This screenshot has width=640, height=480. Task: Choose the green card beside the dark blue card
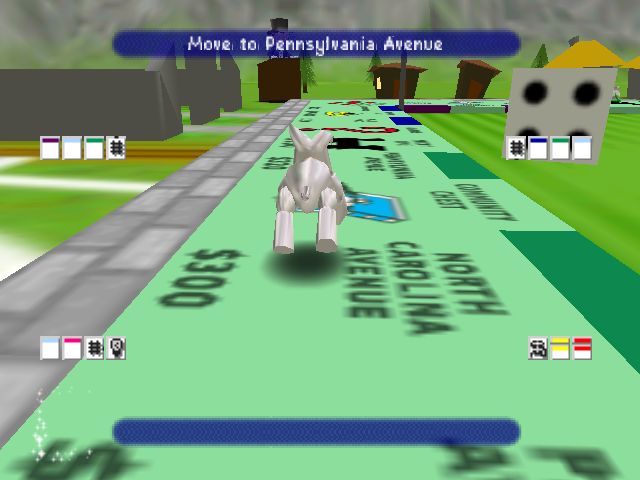tap(560, 148)
